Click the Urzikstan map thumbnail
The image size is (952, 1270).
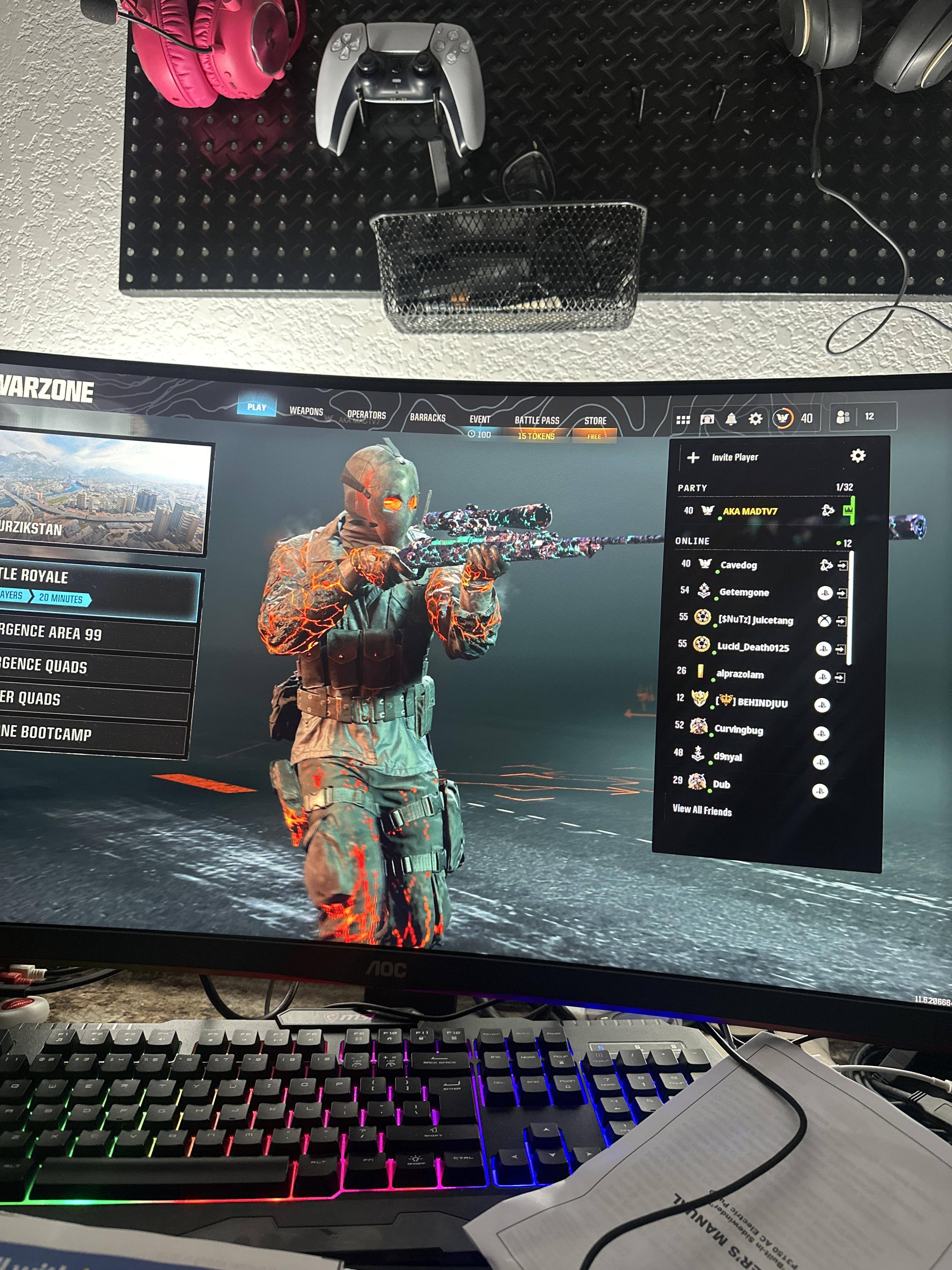[x=103, y=494]
